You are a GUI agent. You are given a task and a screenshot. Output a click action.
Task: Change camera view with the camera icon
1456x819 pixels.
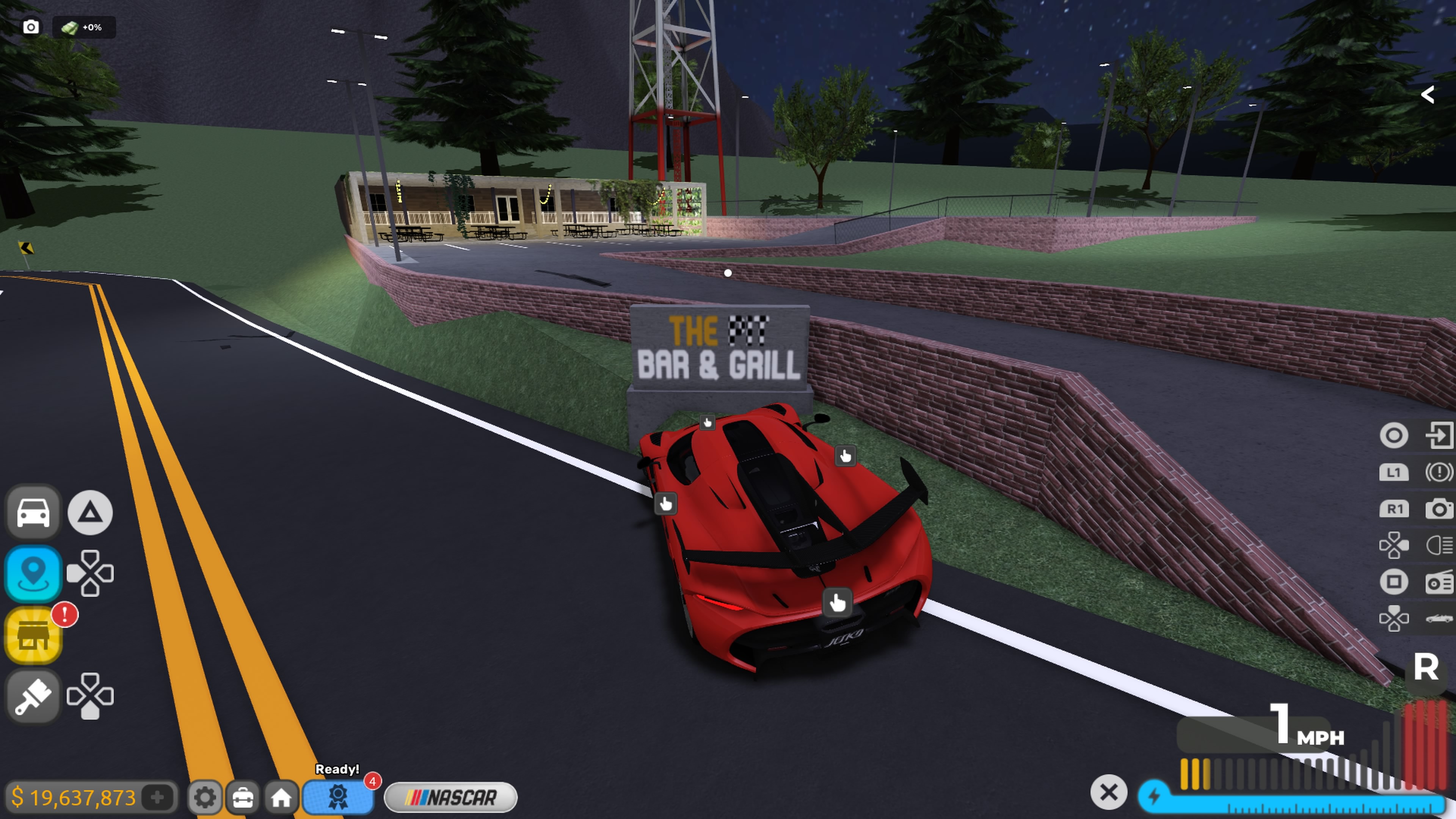(x=1439, y=509)
